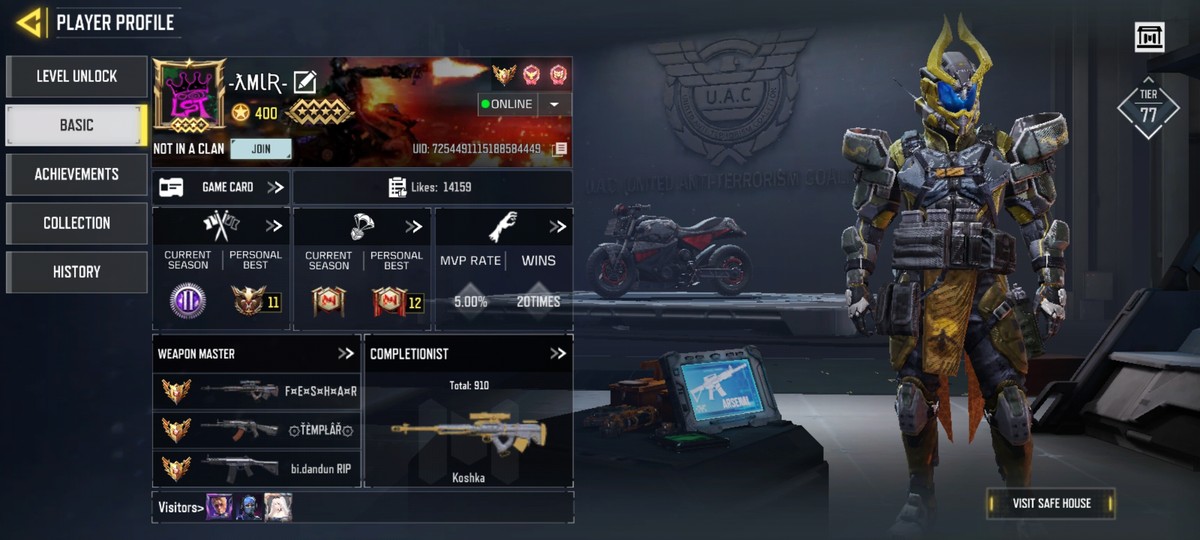Click the Likes counter bar
The image size is (1200, 540).
pos(432,187)
